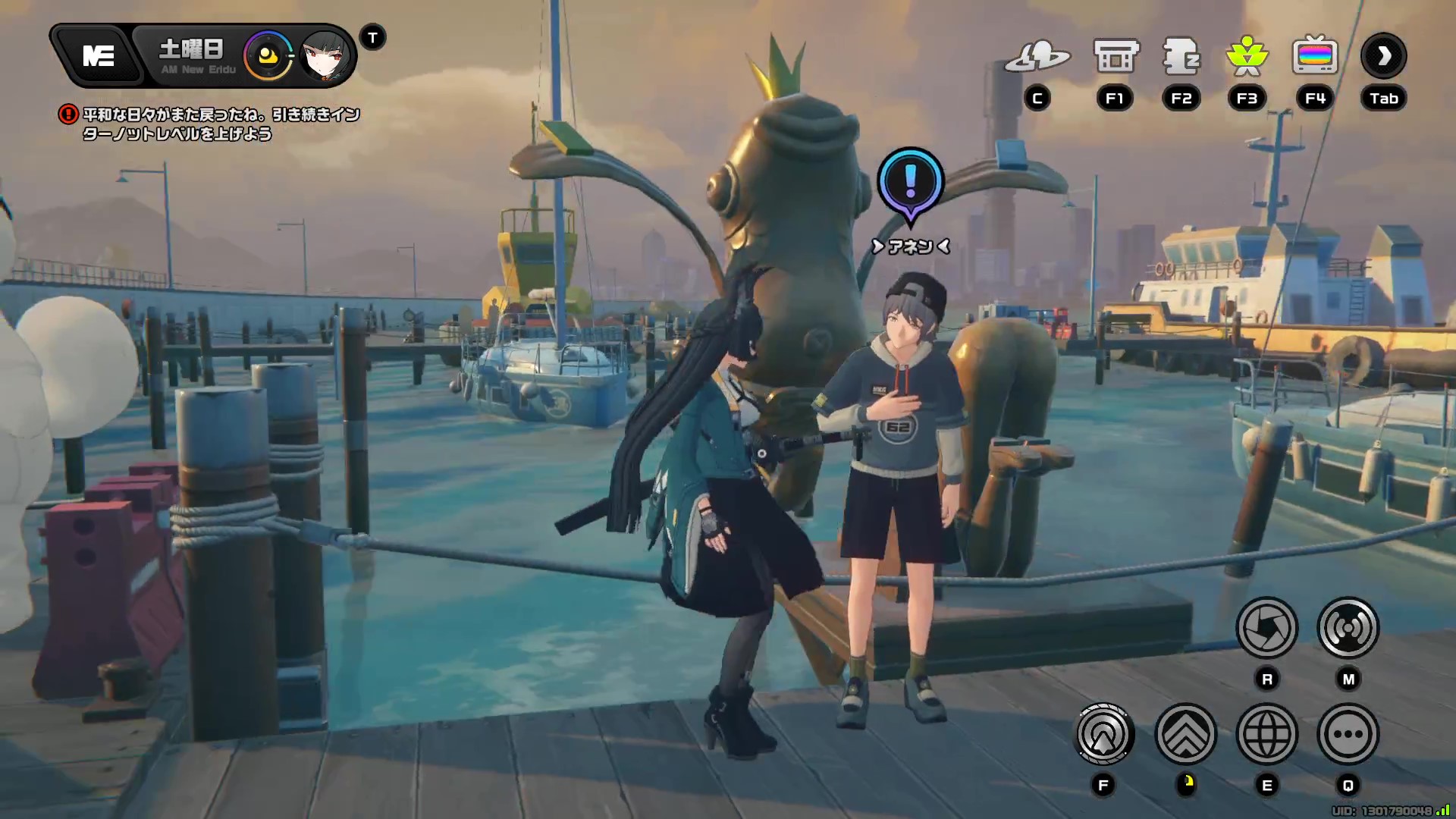Viewport: 1456px width, 819px height.
Task: Open the planet and ship icon menu
Action: 1037,56
